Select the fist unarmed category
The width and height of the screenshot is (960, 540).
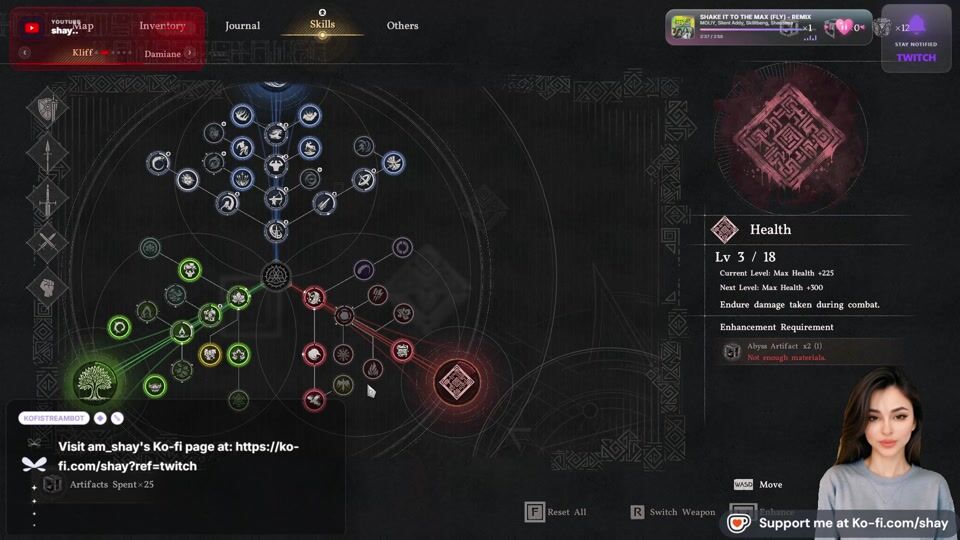pos(47,288)
